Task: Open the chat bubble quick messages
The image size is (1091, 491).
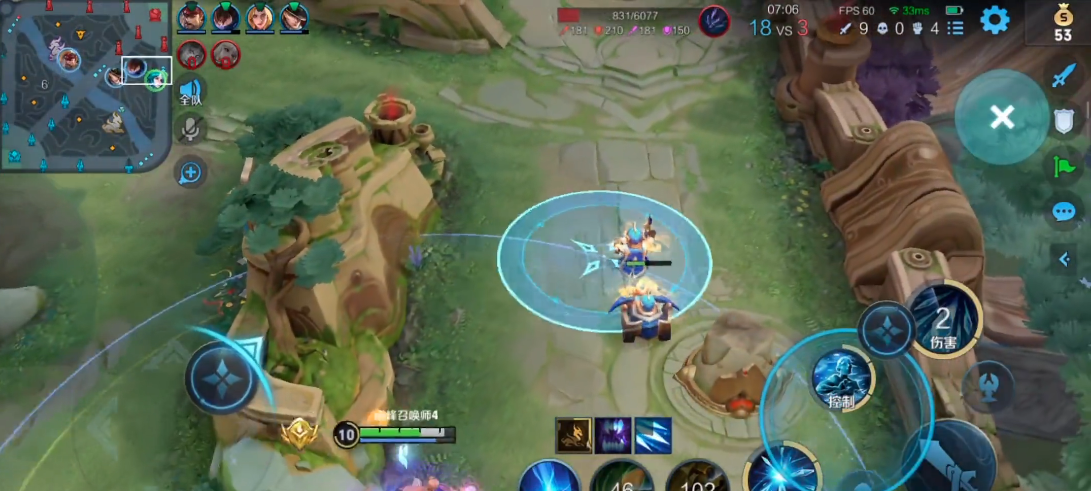Action: [1063, 211]
